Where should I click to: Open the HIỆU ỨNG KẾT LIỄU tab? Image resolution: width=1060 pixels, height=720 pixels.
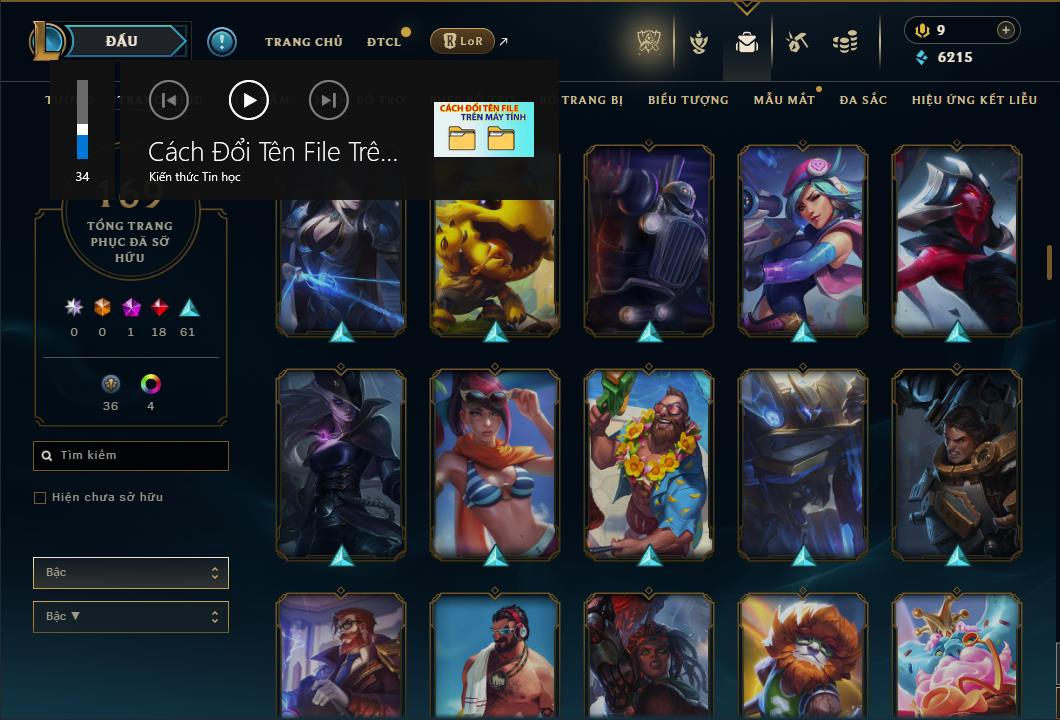point(974,100)
